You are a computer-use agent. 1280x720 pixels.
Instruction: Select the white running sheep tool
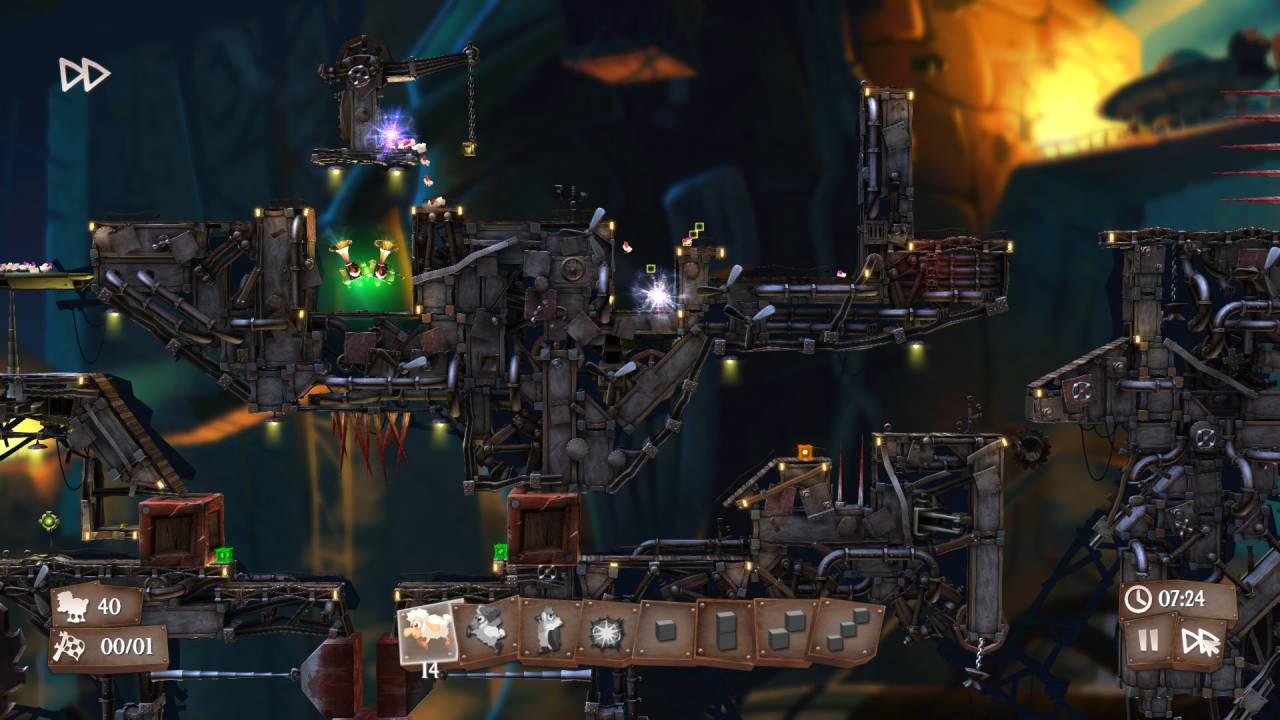[429, 632]
